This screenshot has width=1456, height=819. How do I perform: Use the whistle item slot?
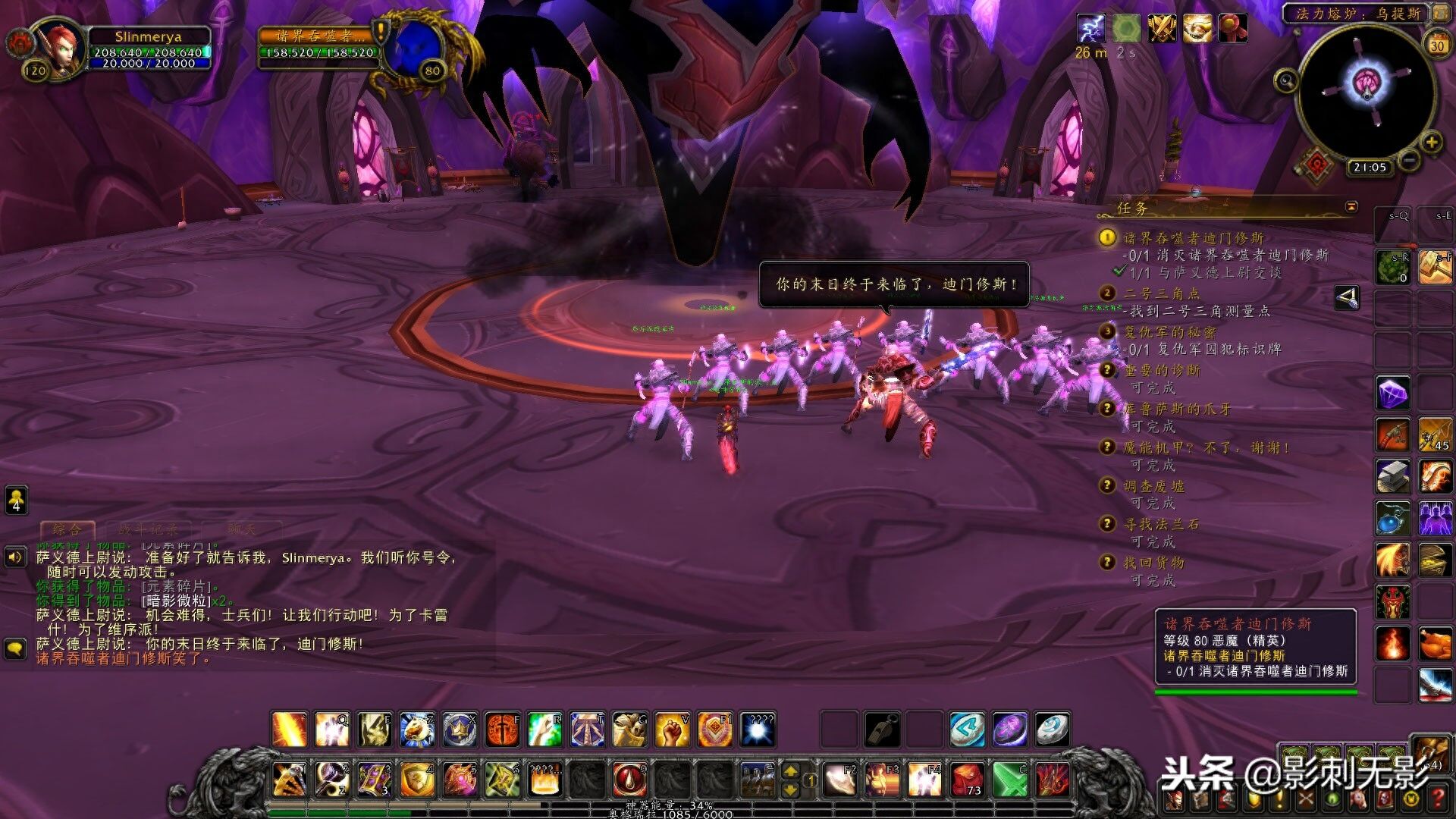883,730
